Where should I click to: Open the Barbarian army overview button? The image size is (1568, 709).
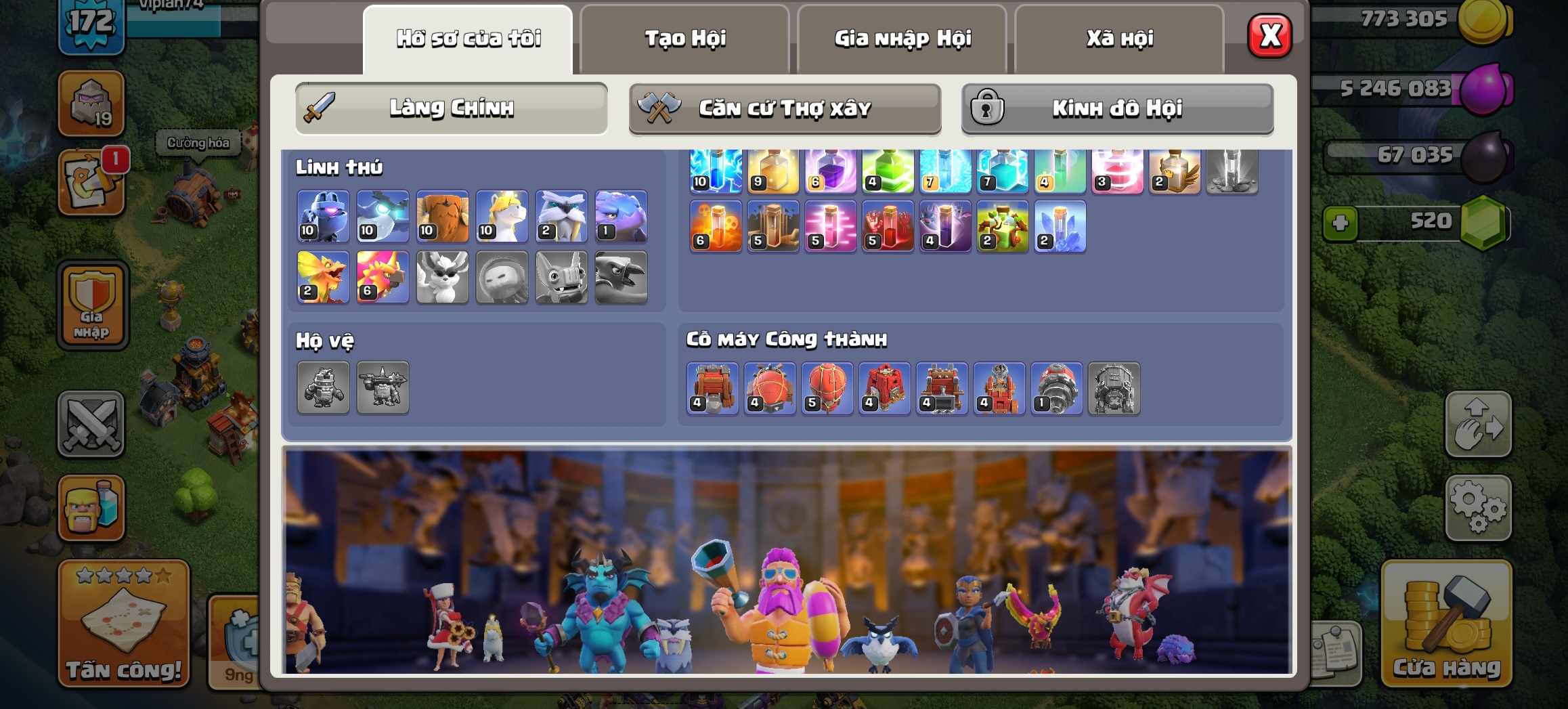(91, 508)
